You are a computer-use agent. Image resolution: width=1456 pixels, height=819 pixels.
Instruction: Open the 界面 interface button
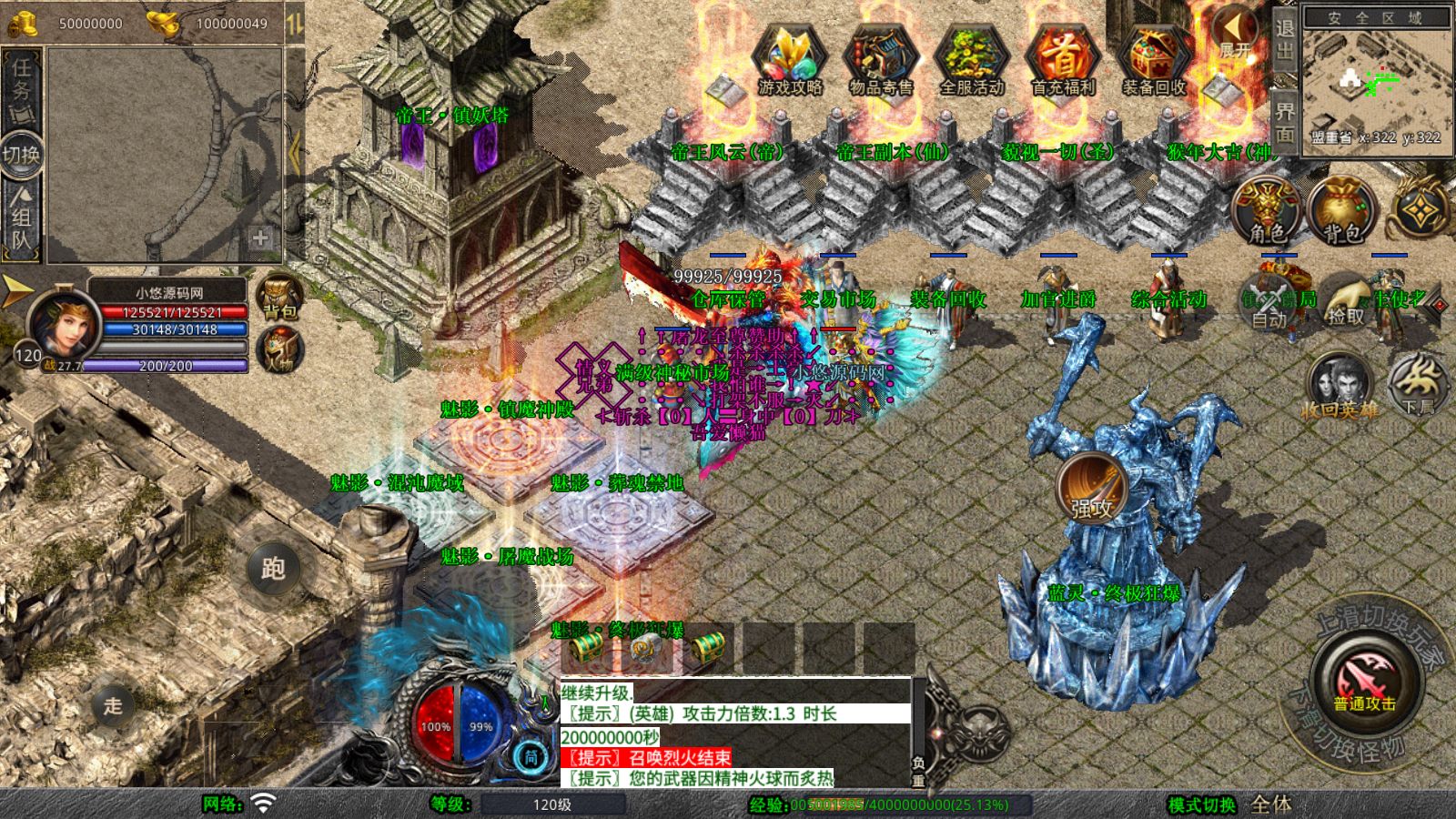[1284, 118]
